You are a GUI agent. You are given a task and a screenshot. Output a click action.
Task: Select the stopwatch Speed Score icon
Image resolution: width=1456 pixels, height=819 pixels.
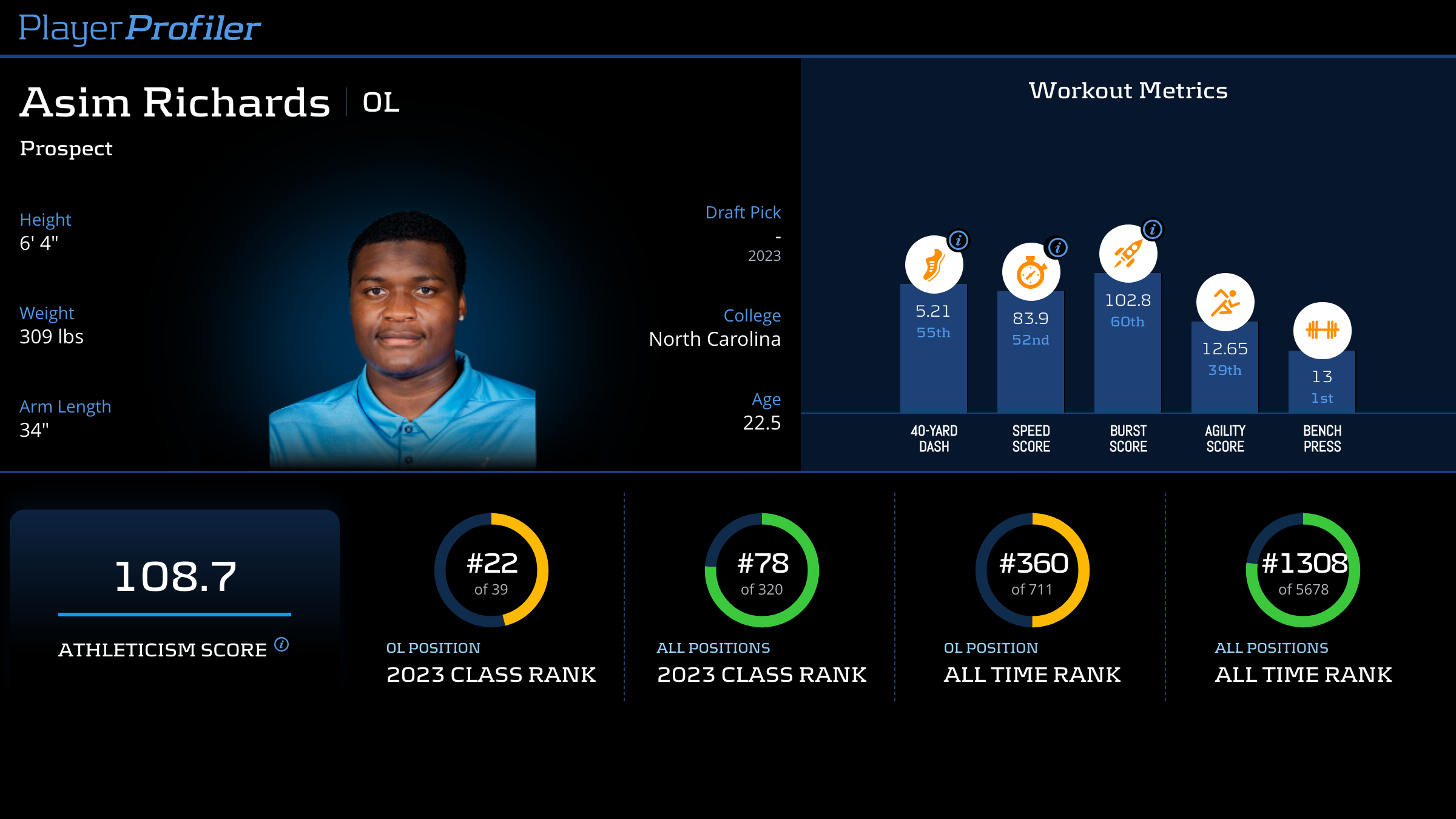point(1031,272)
